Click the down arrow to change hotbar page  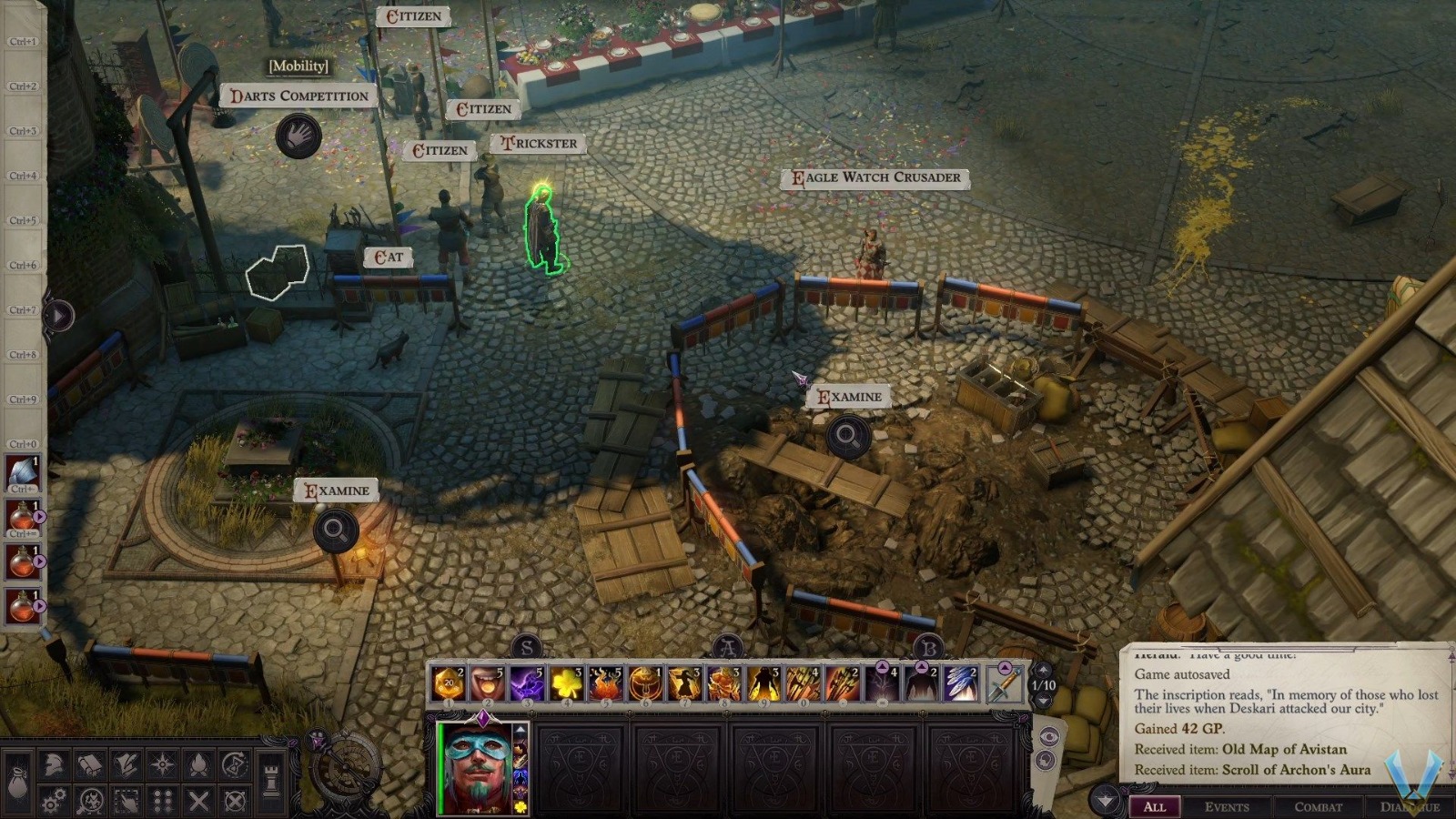(1043, 700)
